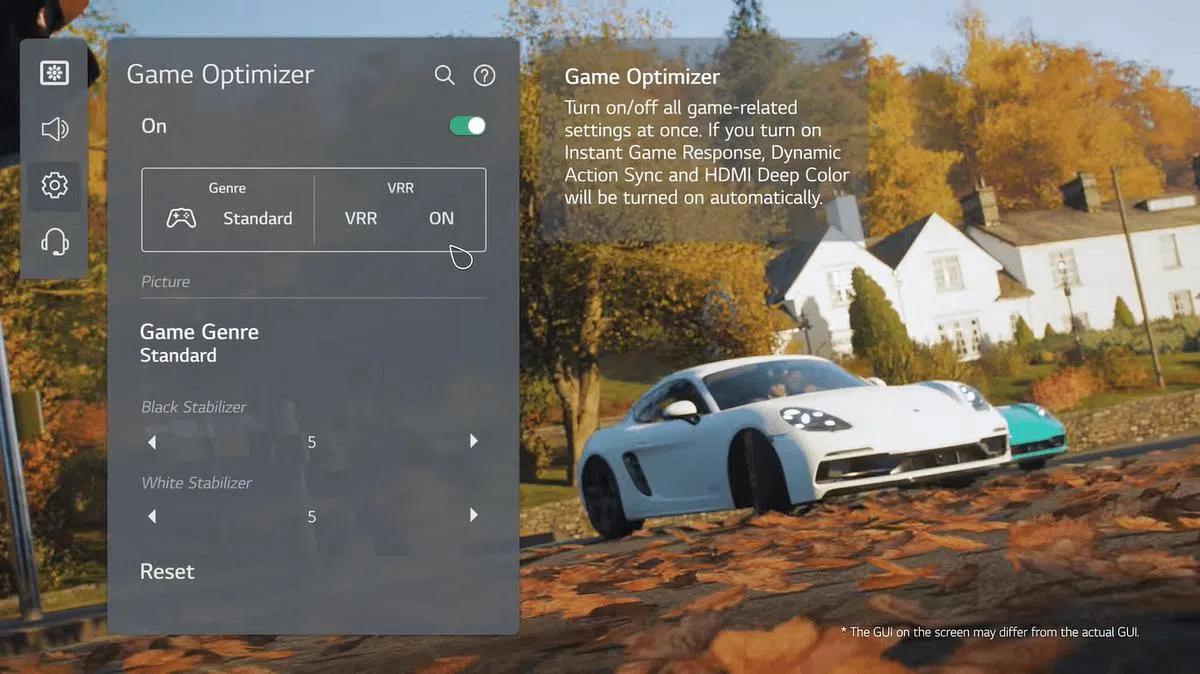Decrease White Stabilizer with left arrow

[x=152, y=516]
